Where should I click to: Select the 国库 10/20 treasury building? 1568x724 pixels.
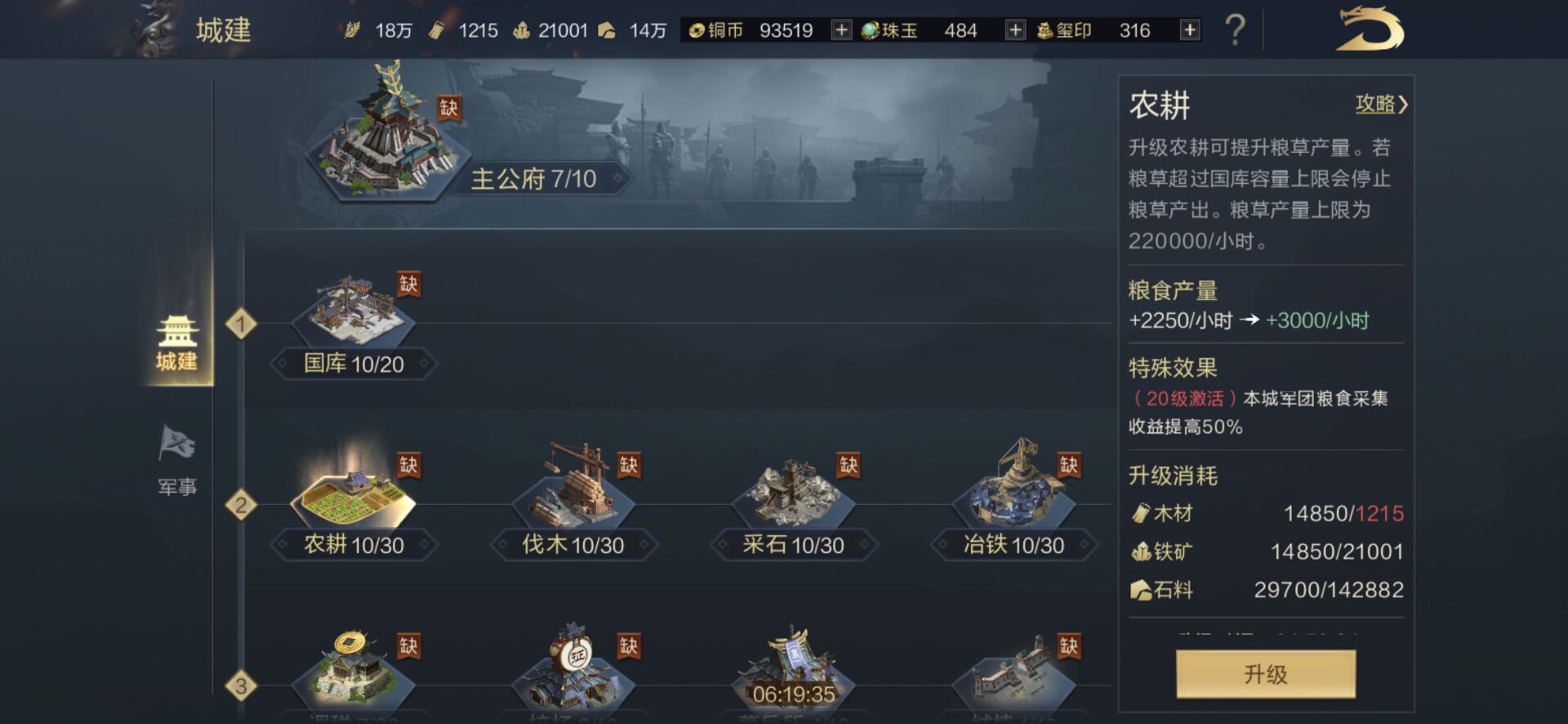coord(355,311)
